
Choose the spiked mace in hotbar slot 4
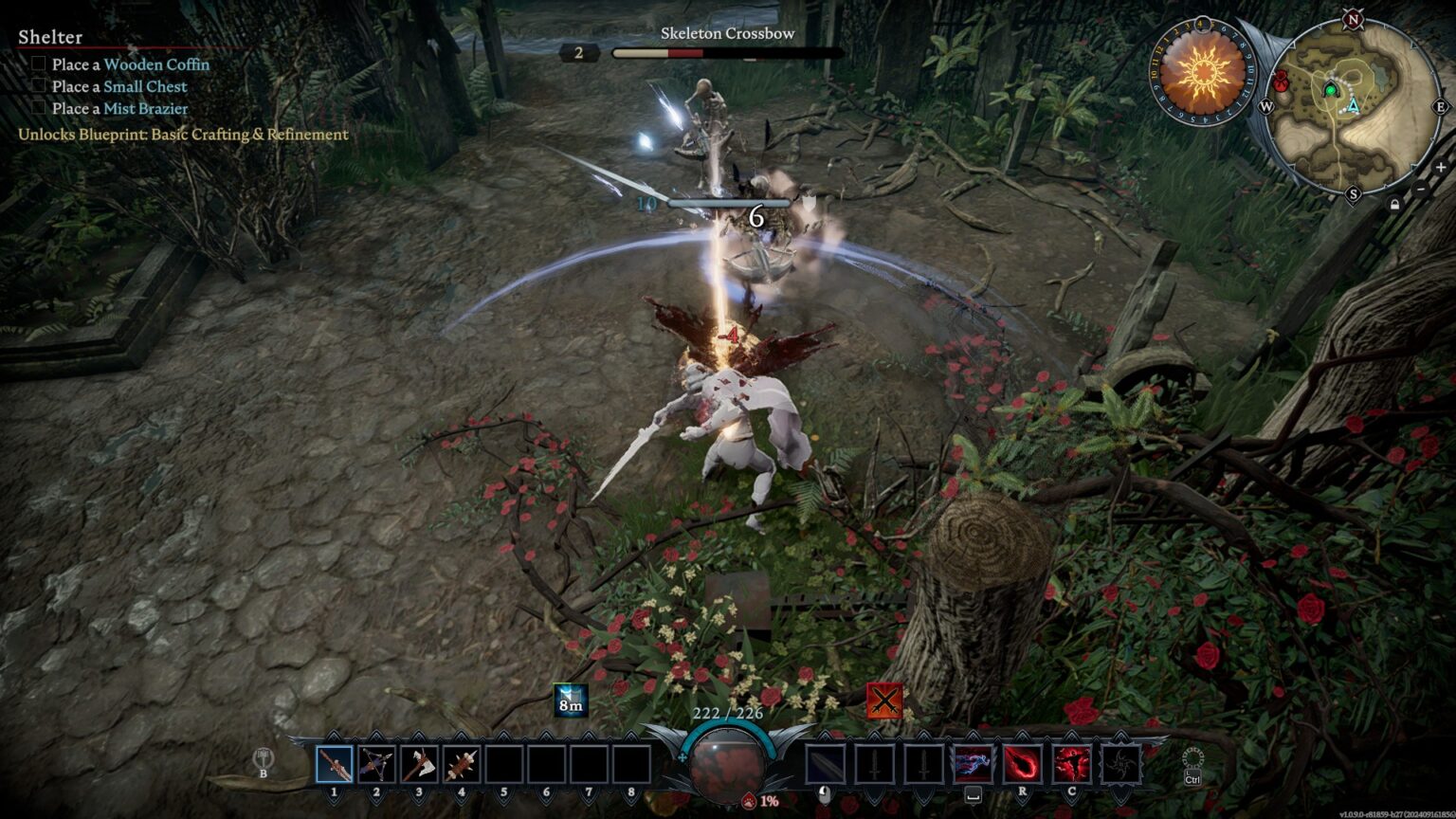tap(461, 764)
